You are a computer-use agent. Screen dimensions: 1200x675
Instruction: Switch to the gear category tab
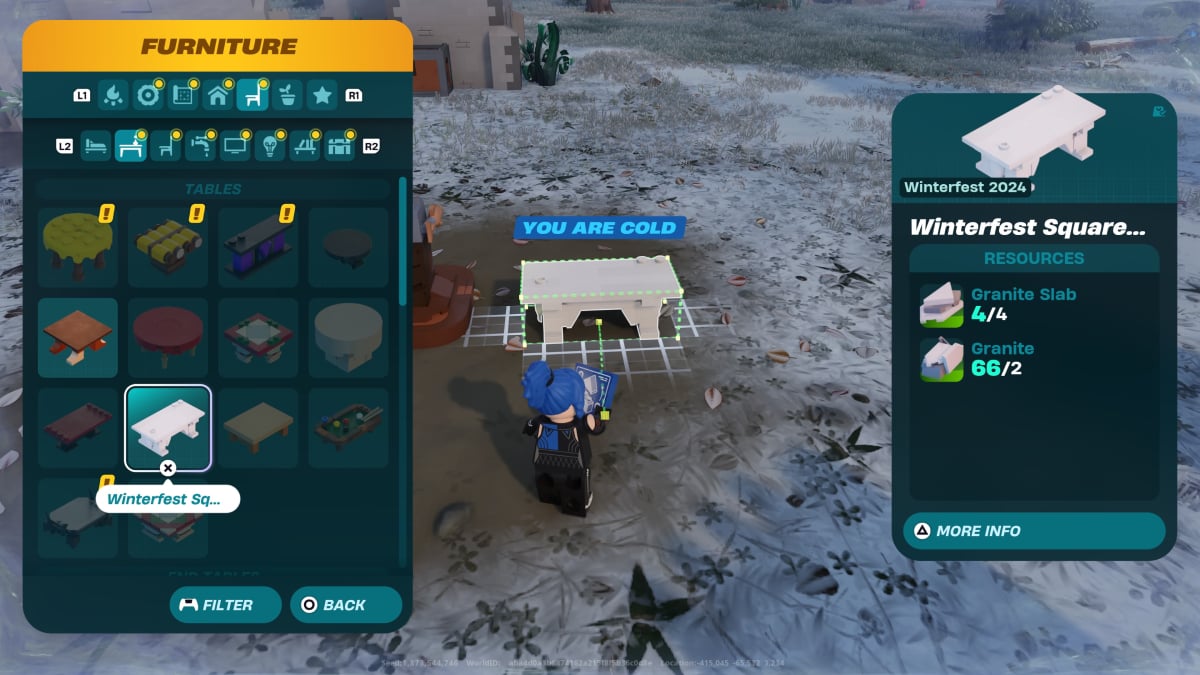149,96
